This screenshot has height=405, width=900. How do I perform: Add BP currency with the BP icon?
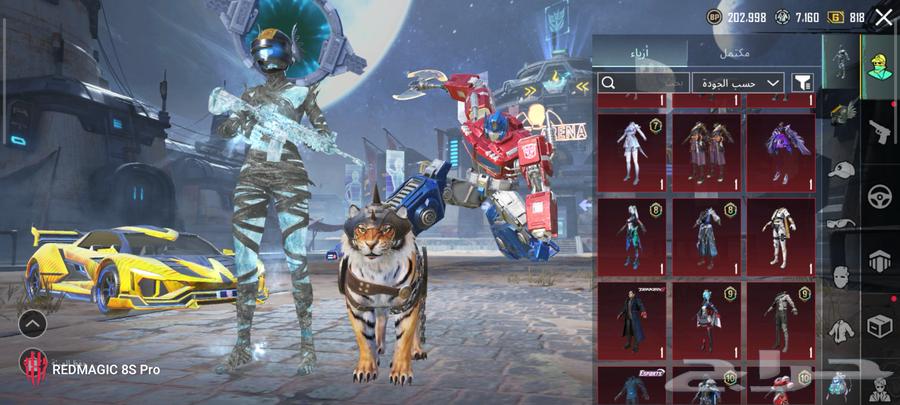click(714, 17)
